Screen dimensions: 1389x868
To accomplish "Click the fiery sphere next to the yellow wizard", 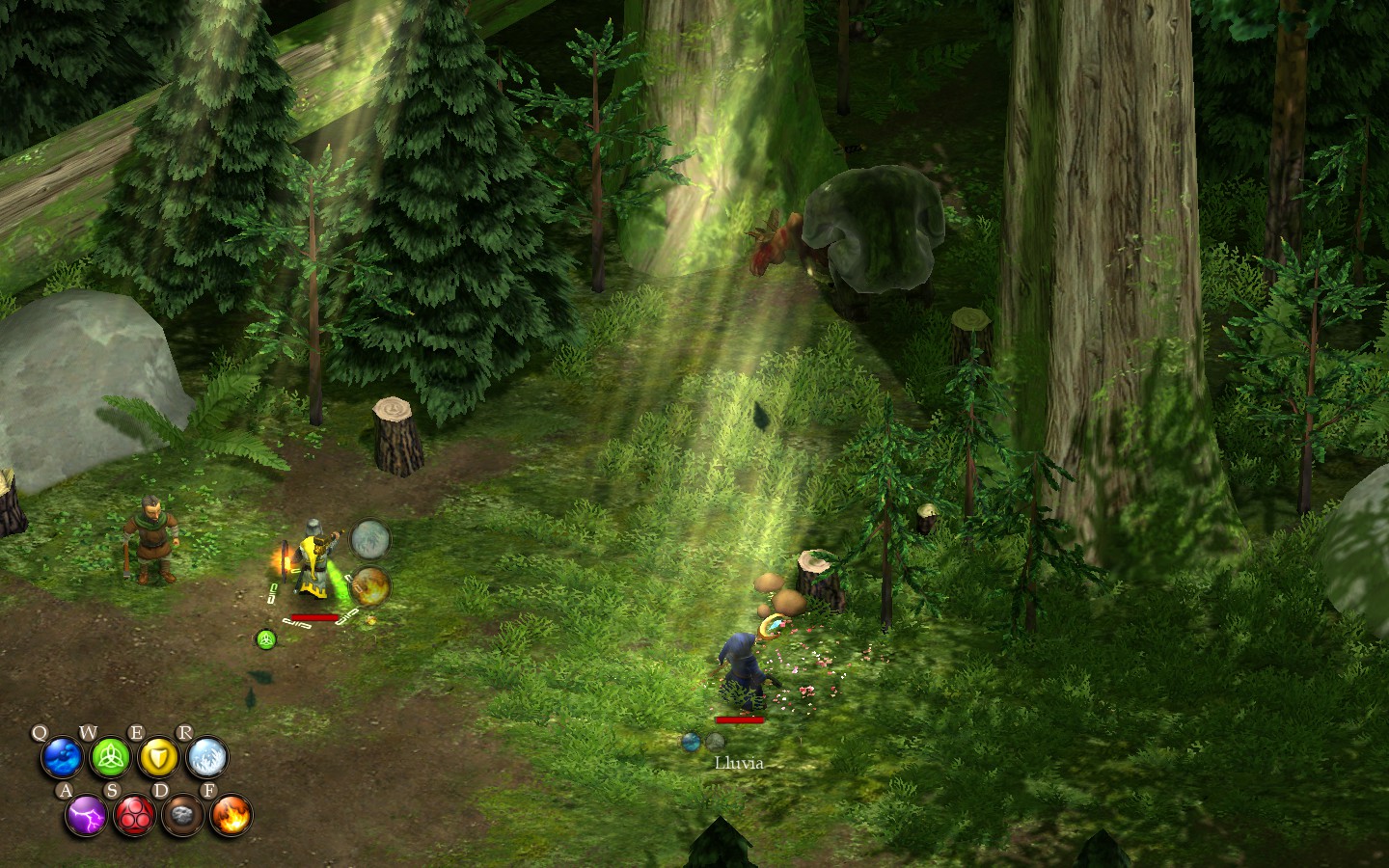I will click(x=368, y=586).
